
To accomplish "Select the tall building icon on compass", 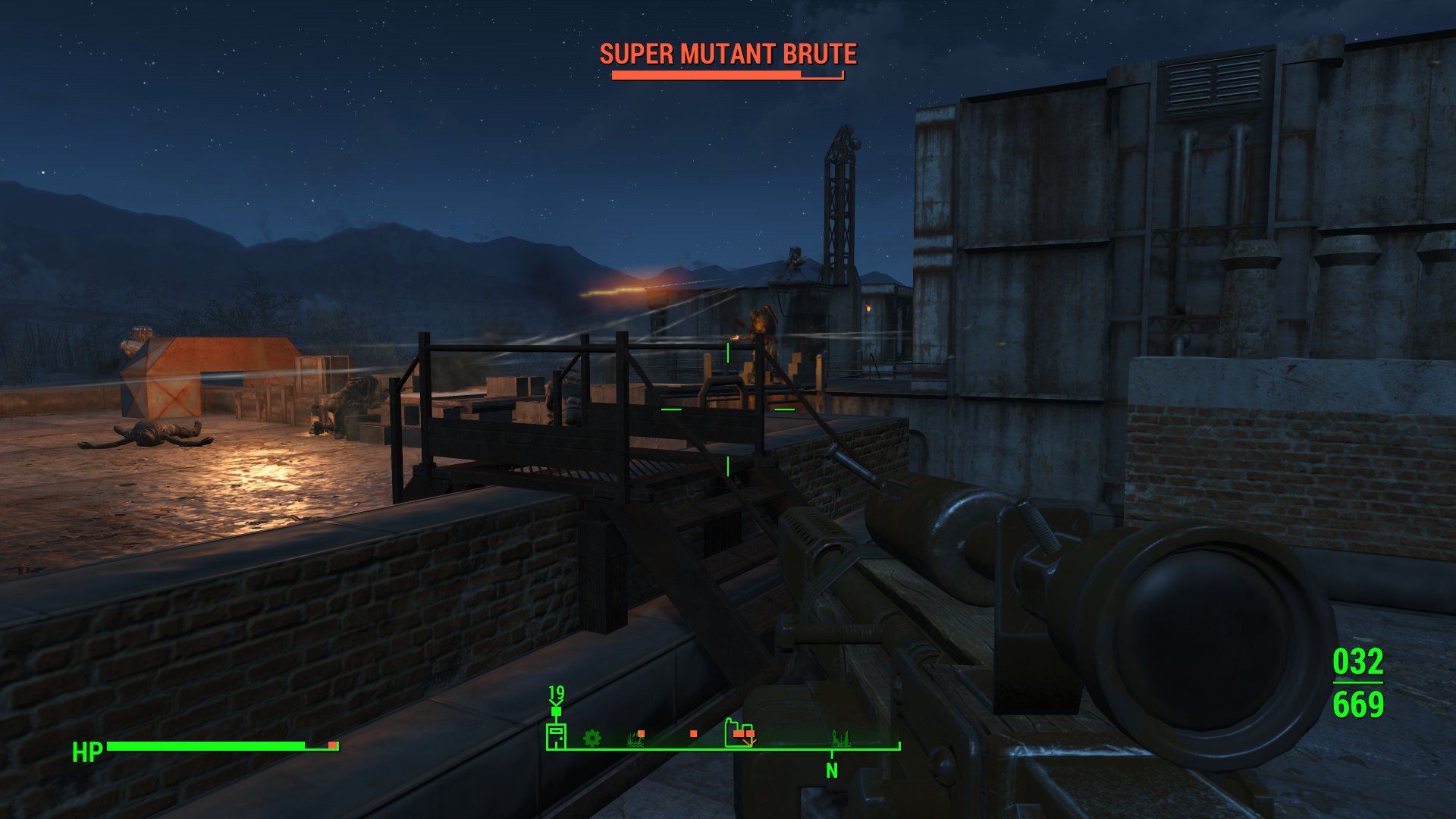I will point(556,736).
